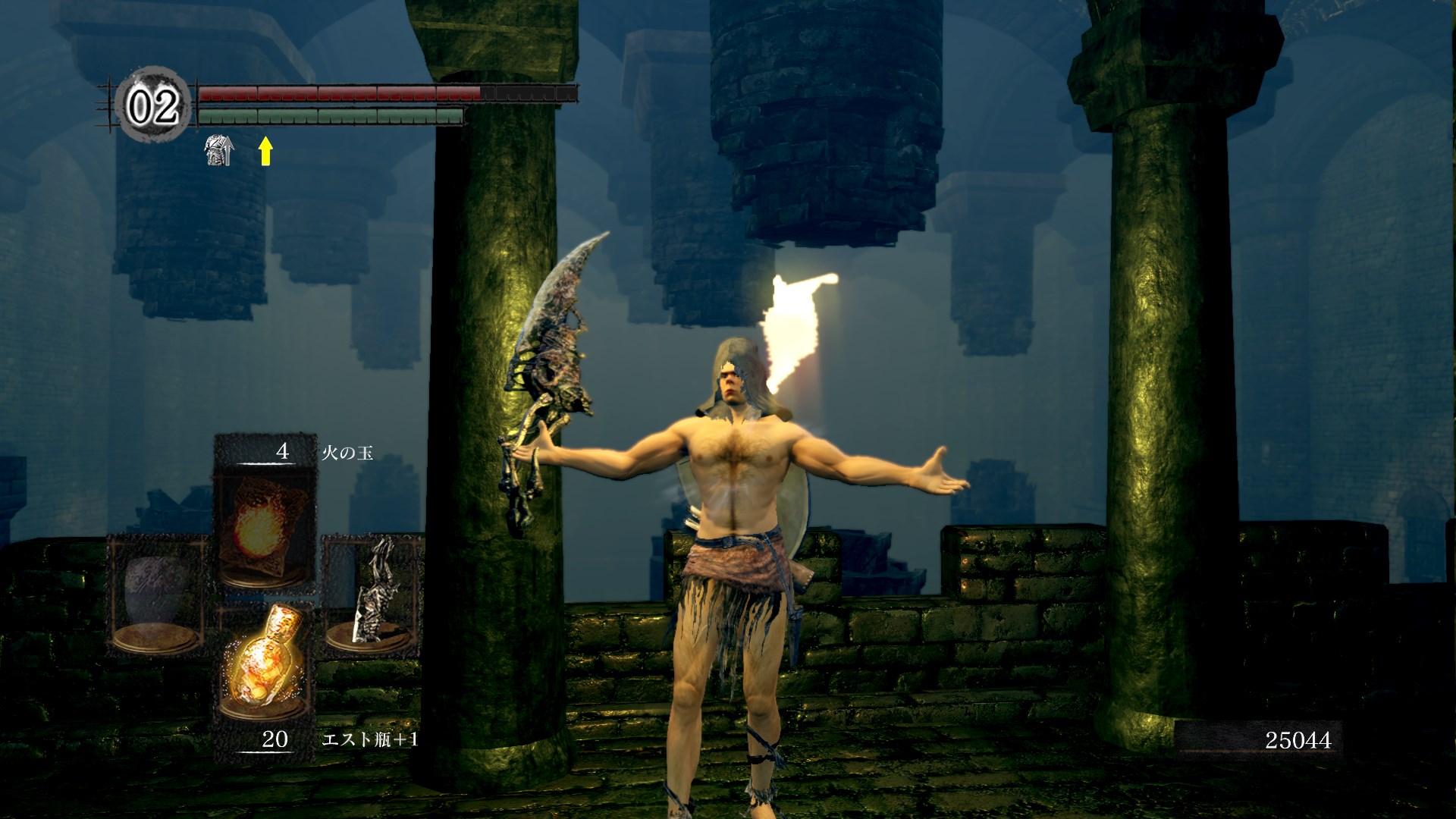Select the left-hand shield slot
Image resolution: width=1456 pixels, height=819 pixels.
pyautogui.click(x=157, y=595)
